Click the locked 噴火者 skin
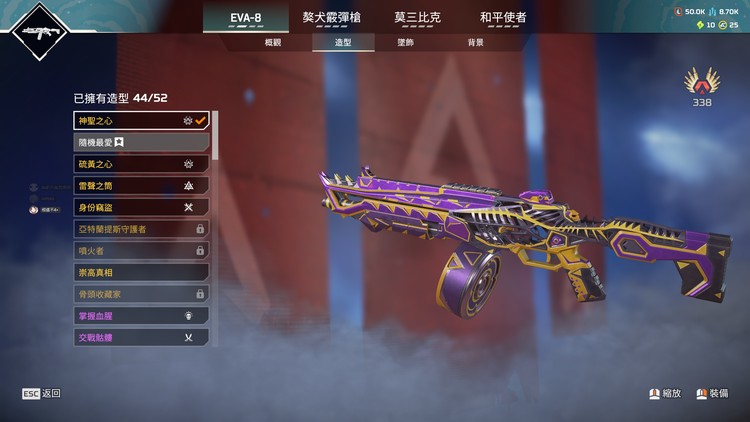The height and width of the screenshot is (422, 750). 141,251
